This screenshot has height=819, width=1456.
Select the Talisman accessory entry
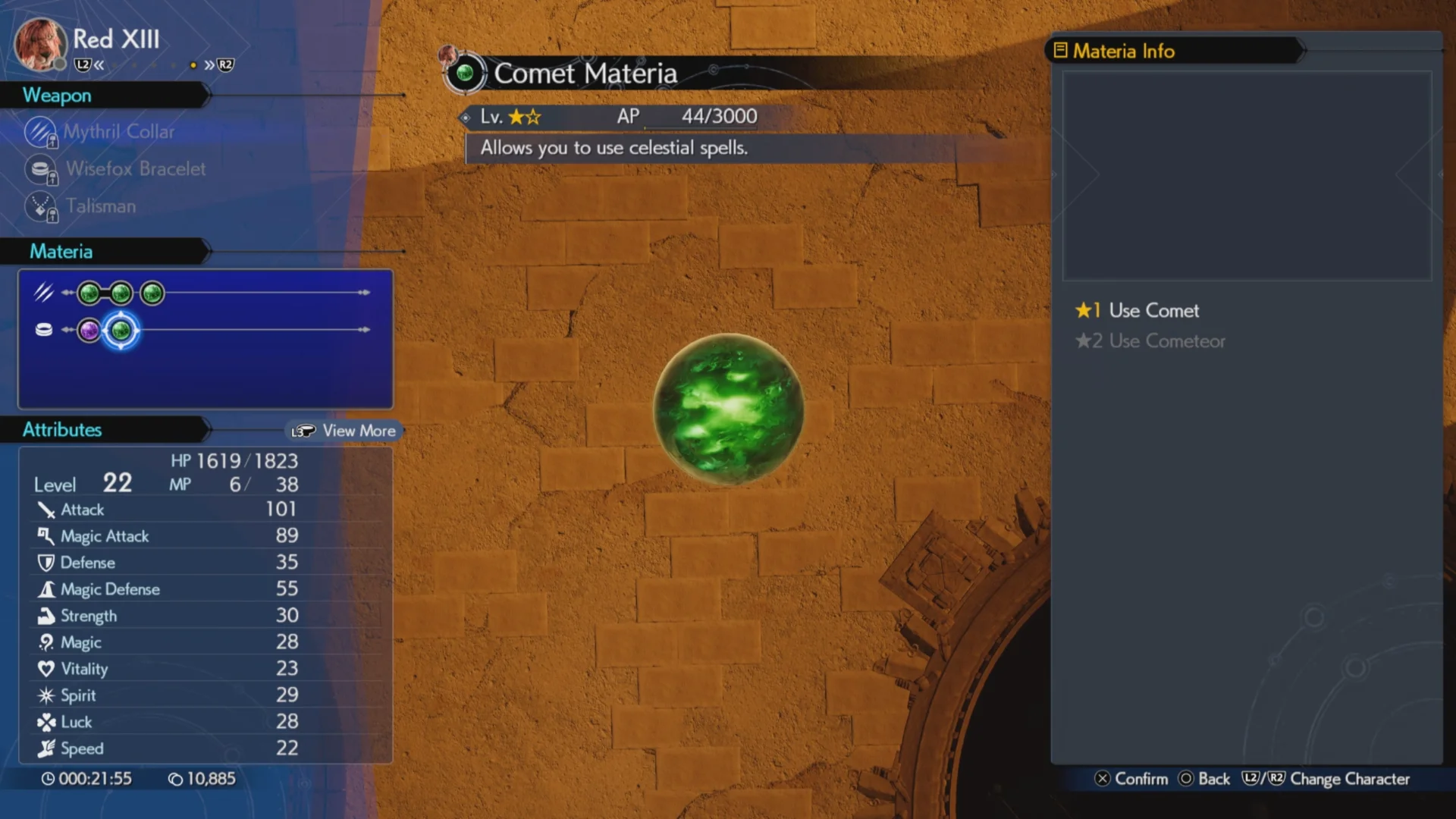[x=100, y=206]
